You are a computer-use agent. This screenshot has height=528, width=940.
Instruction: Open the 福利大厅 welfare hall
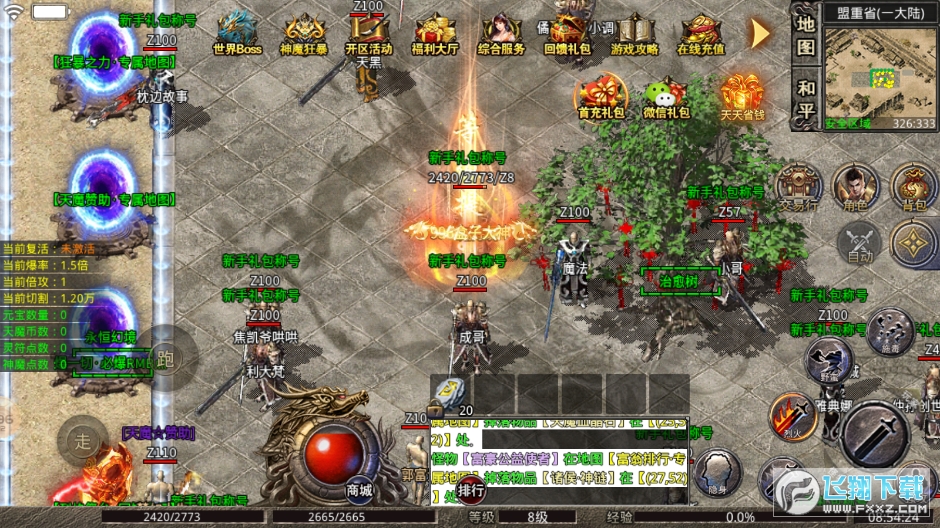434,32
